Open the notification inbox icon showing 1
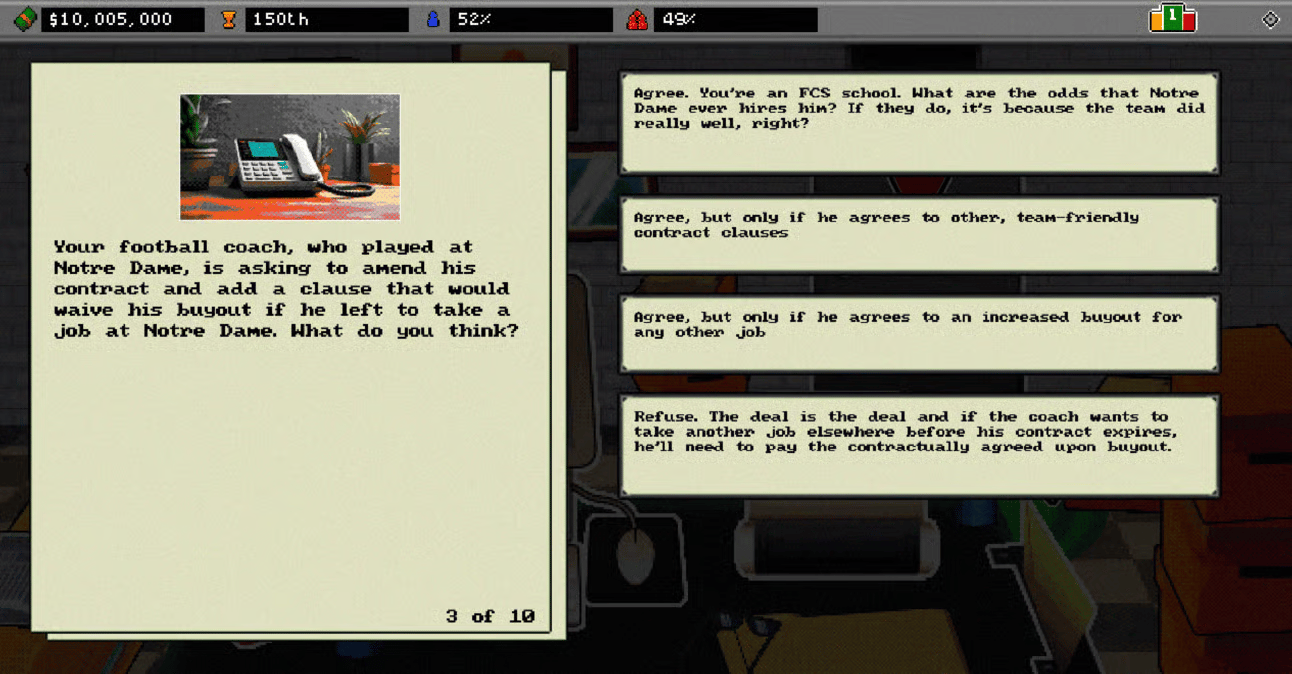 1172,18
